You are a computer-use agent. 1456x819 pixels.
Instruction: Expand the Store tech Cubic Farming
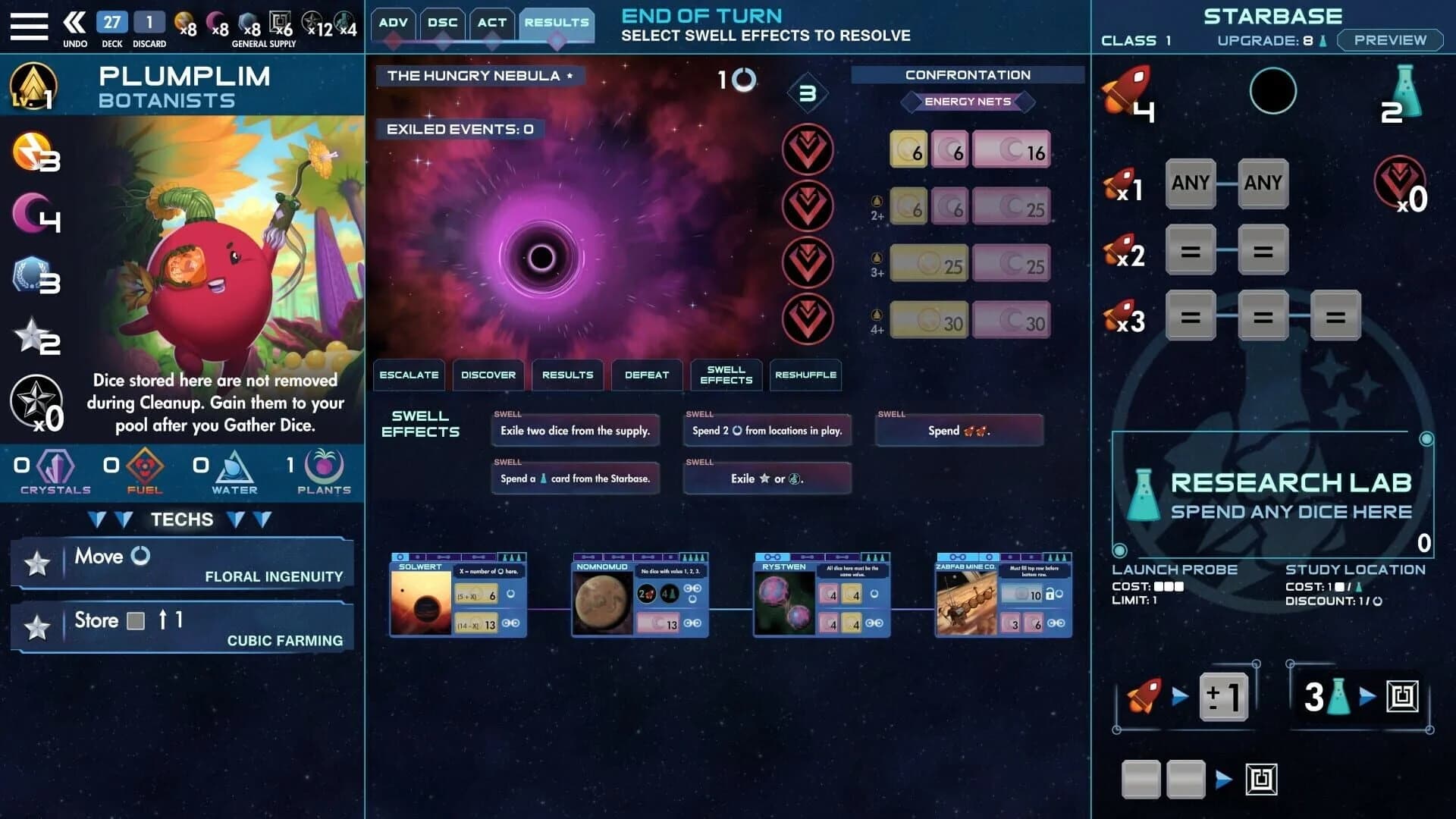(182, 627)
